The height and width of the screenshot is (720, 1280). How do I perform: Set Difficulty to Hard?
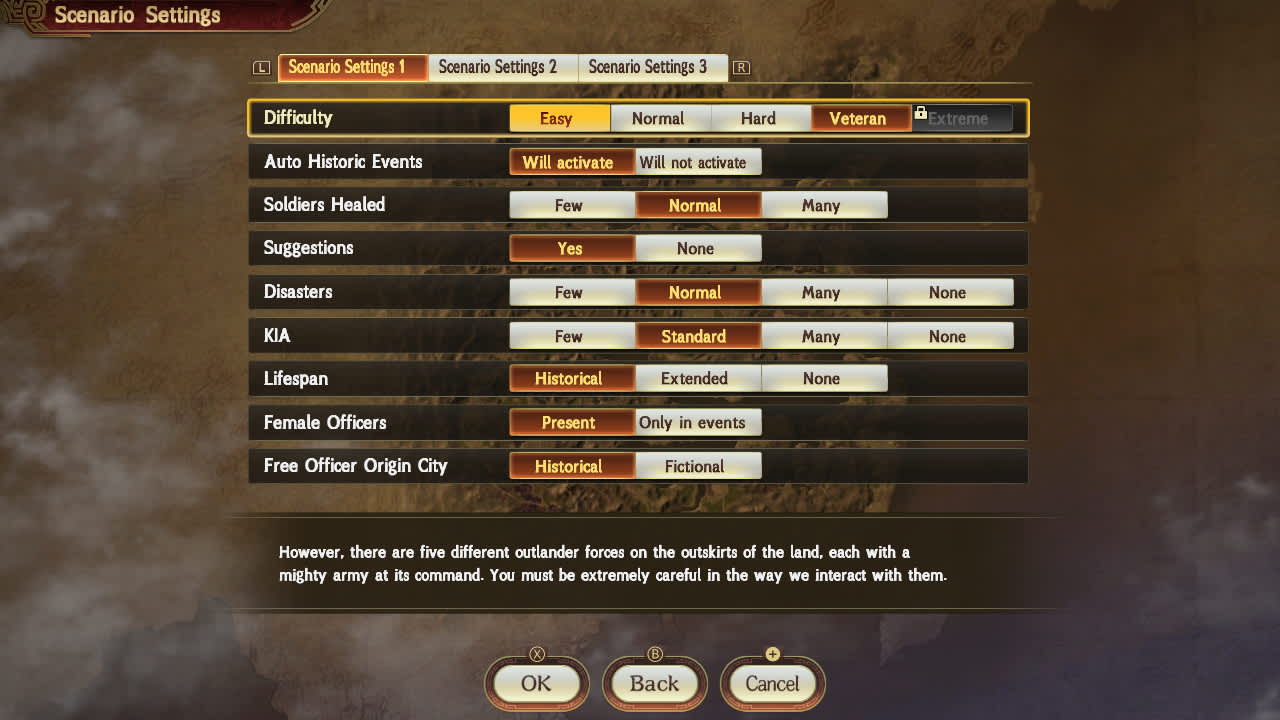(x=761, y=118)
